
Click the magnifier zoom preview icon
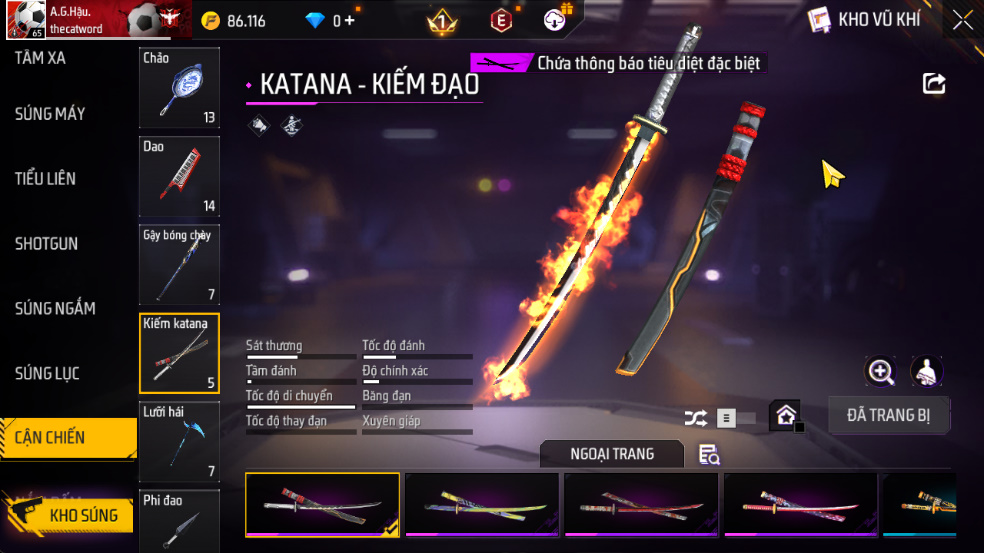coord(880,372)
